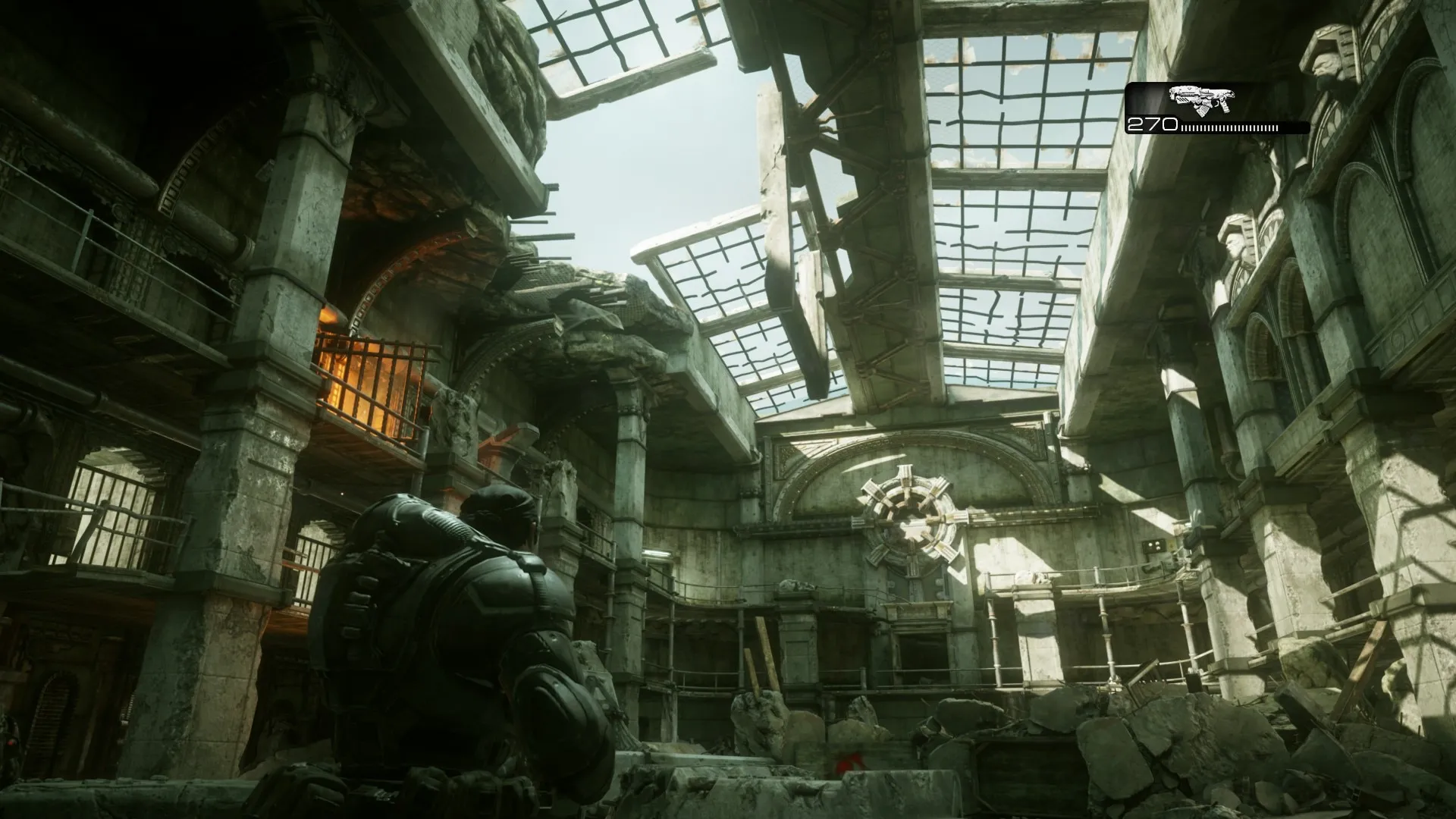Select the Lancer rifle weapon icon
The width and height of the screenshot is (1456, 819).
[1202, 99]
